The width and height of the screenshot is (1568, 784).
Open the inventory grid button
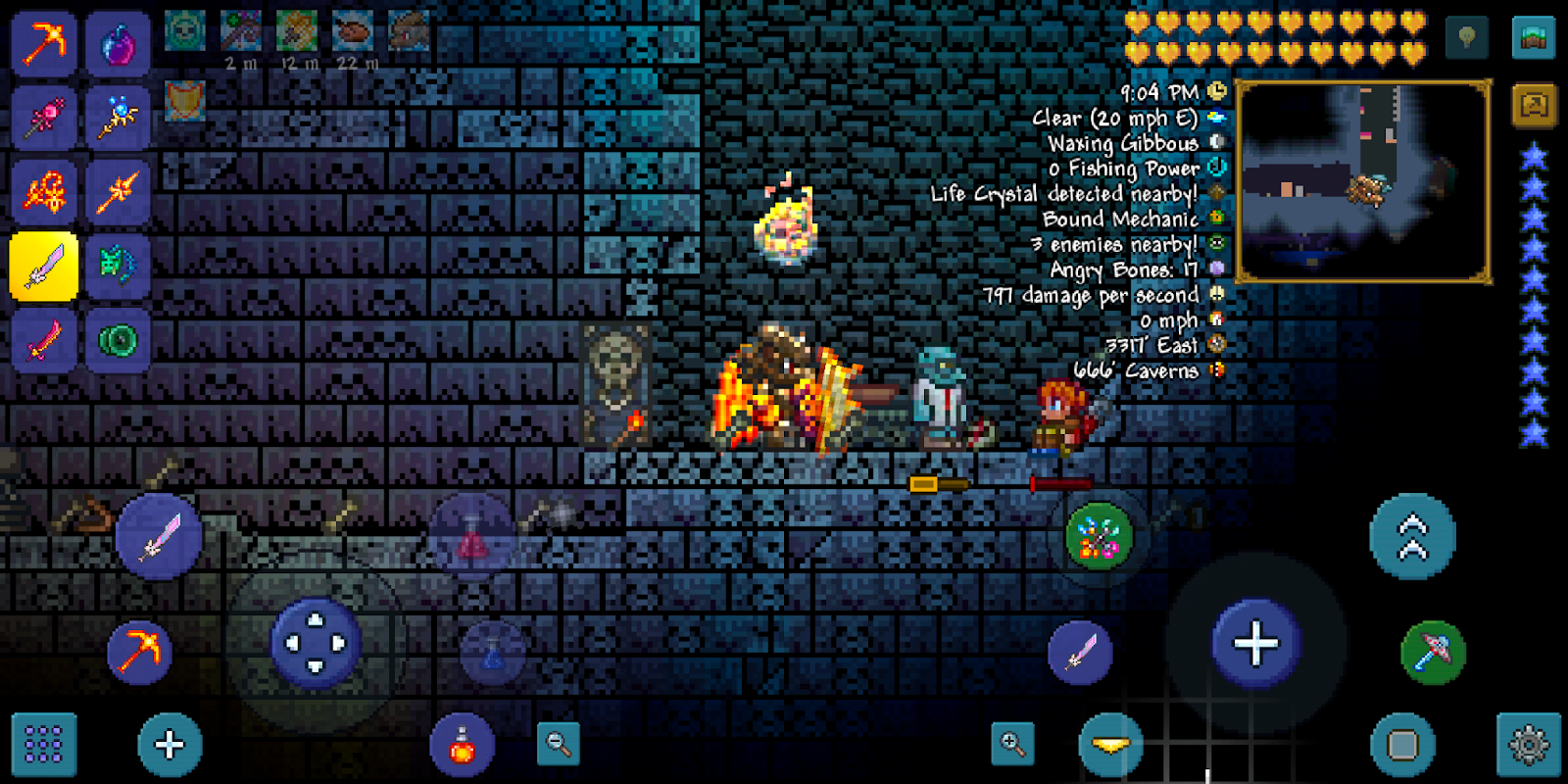tap(44, 745)
